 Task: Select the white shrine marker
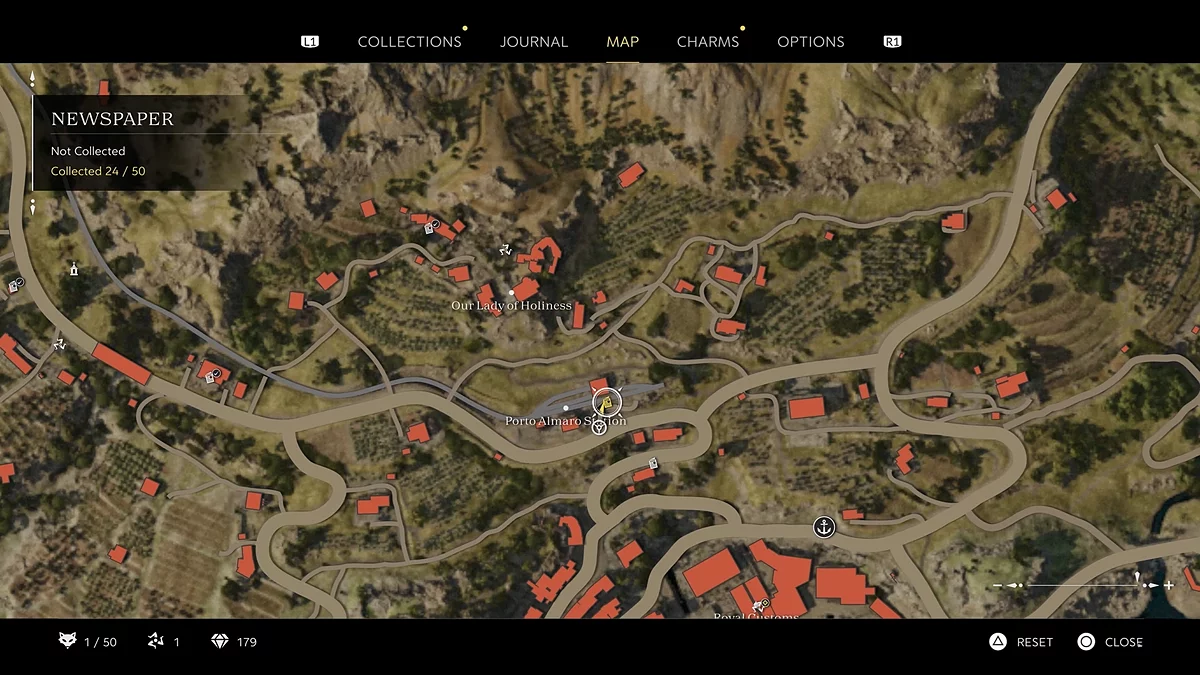pos(73,269)
